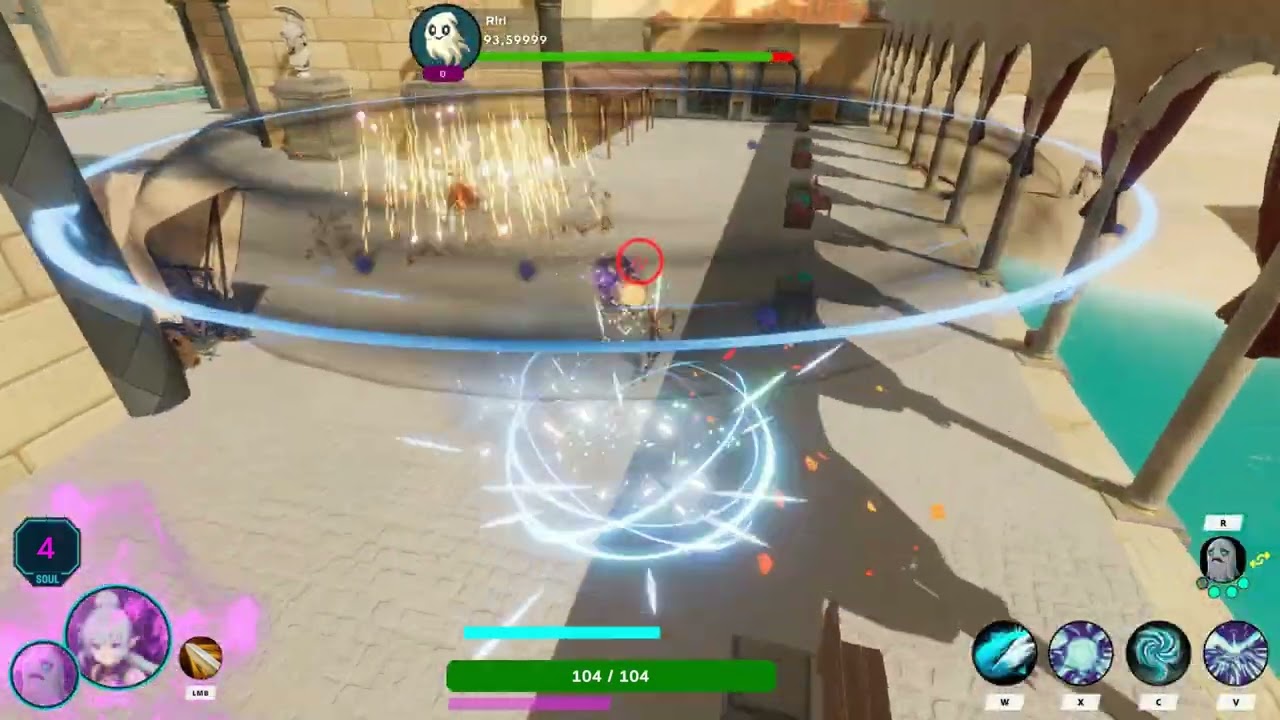Image resolution: width=1280 pixels, height=720 pixels.
Task: Select the SOUL counter showing 4
Action: 45,549
